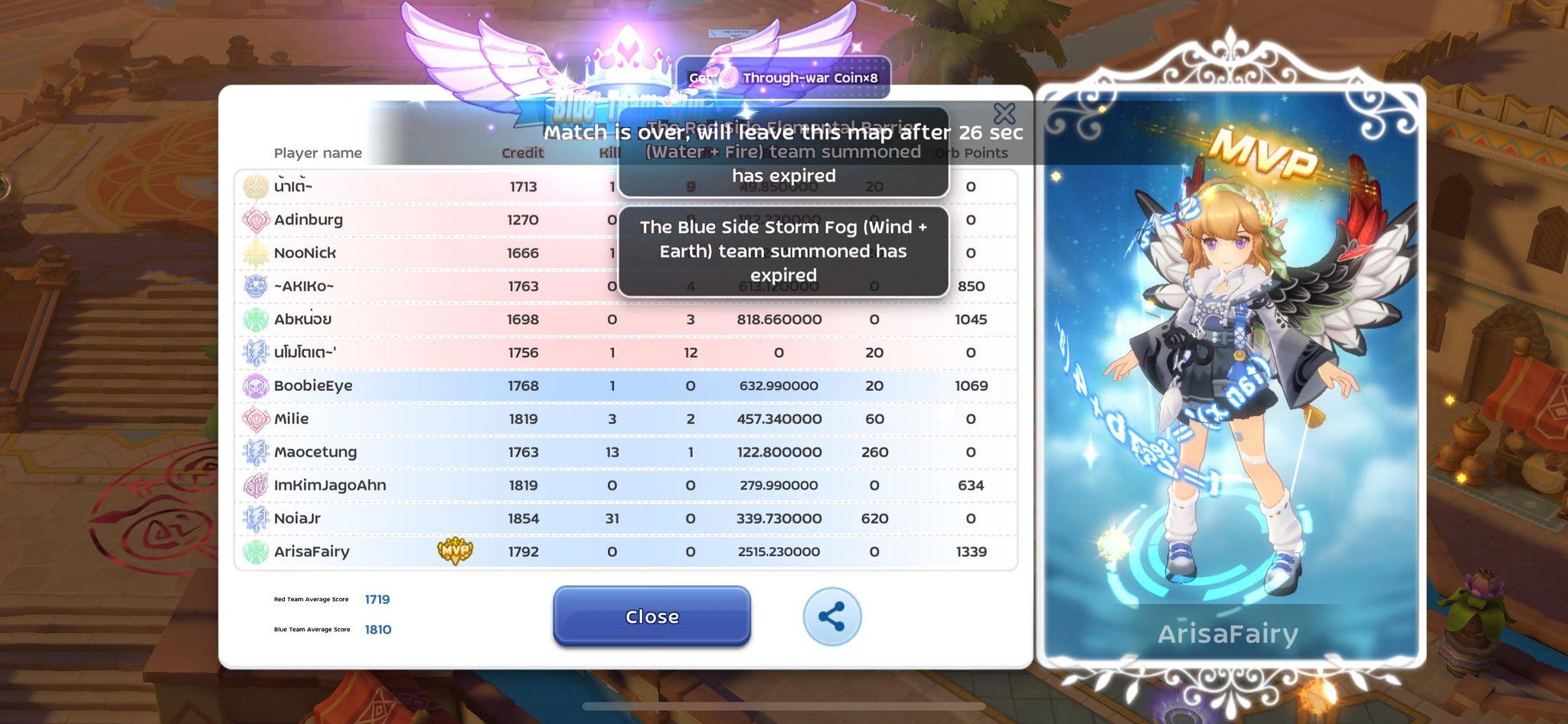Tap the MVP badge beside ArisaFairy
Screen dimensions: 1568x724
[x=456, y=551]
